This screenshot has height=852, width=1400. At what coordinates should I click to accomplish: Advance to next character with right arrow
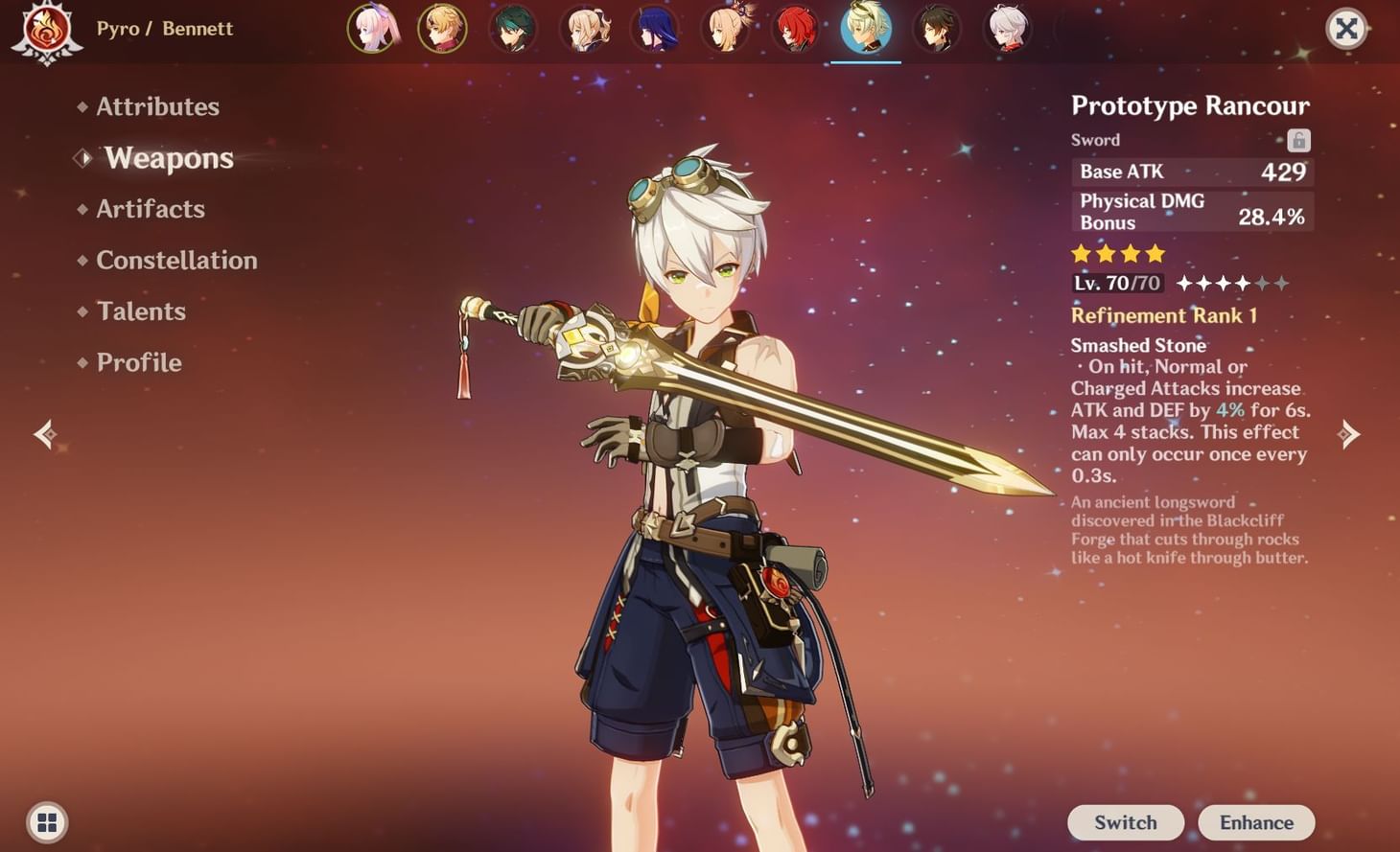point(1347,434)
